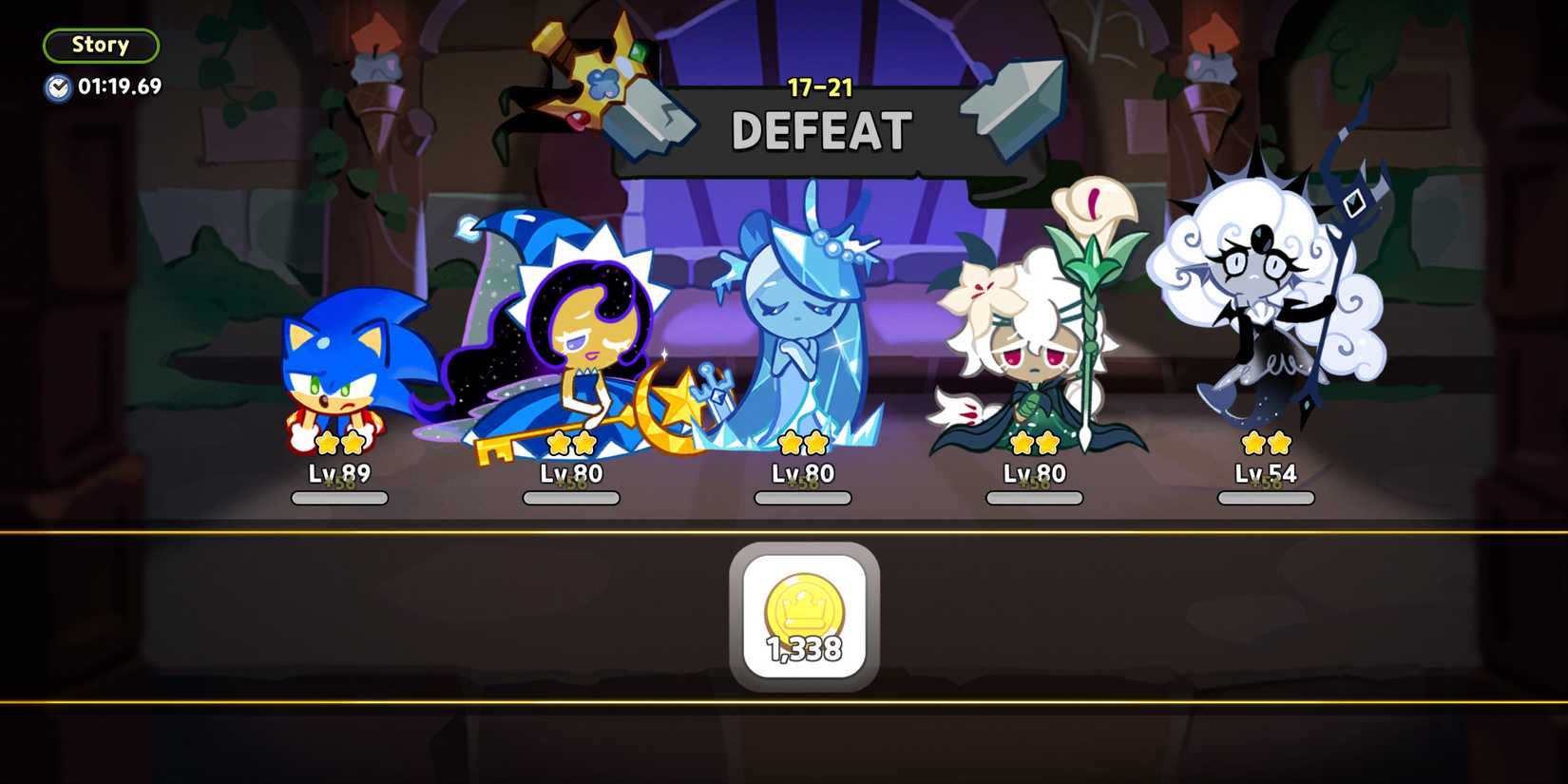The height and width of the screenshot is (784, 1568).
Task: Click the EXP progress bar under Lv 89
Action: 340,496
